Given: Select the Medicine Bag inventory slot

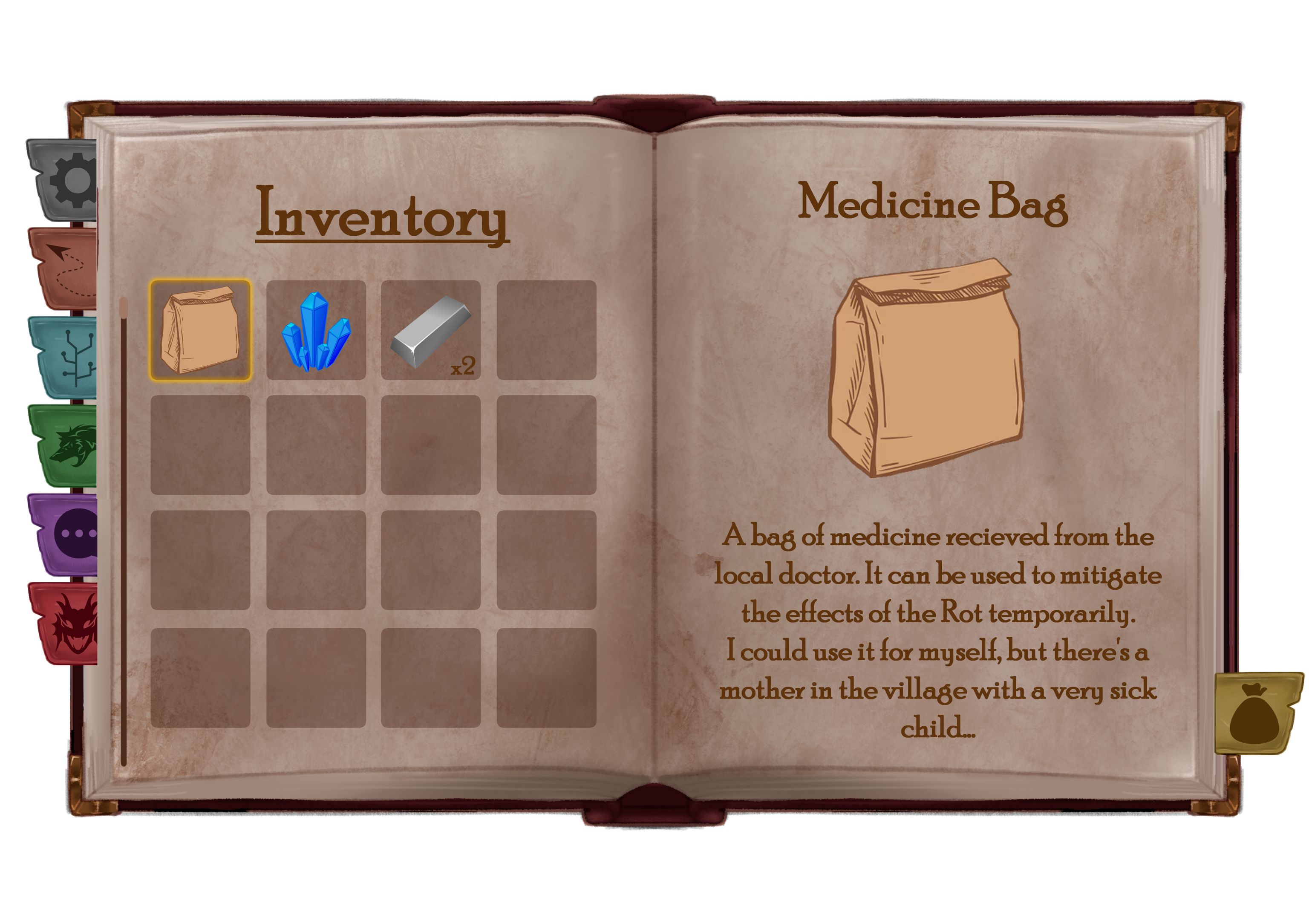Looking at the screenshot, I should 200,330.
